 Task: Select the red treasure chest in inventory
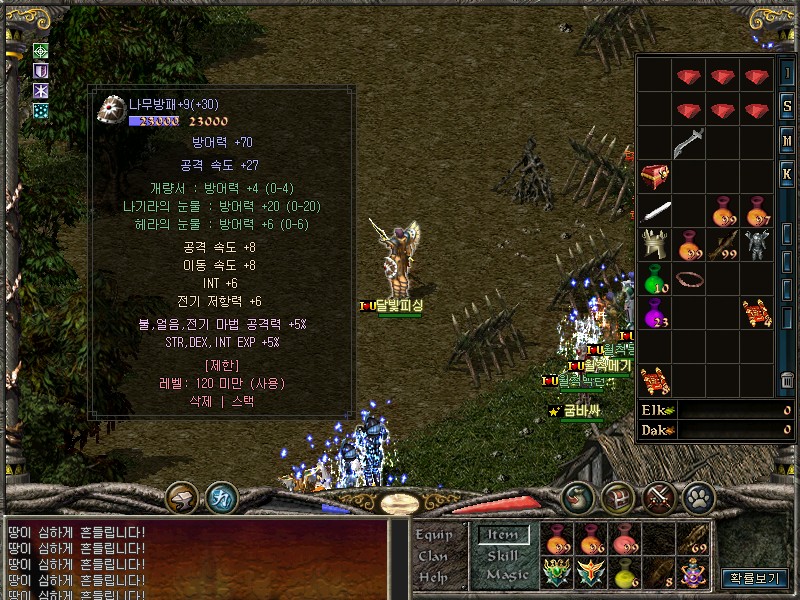(x=655, y=178)
